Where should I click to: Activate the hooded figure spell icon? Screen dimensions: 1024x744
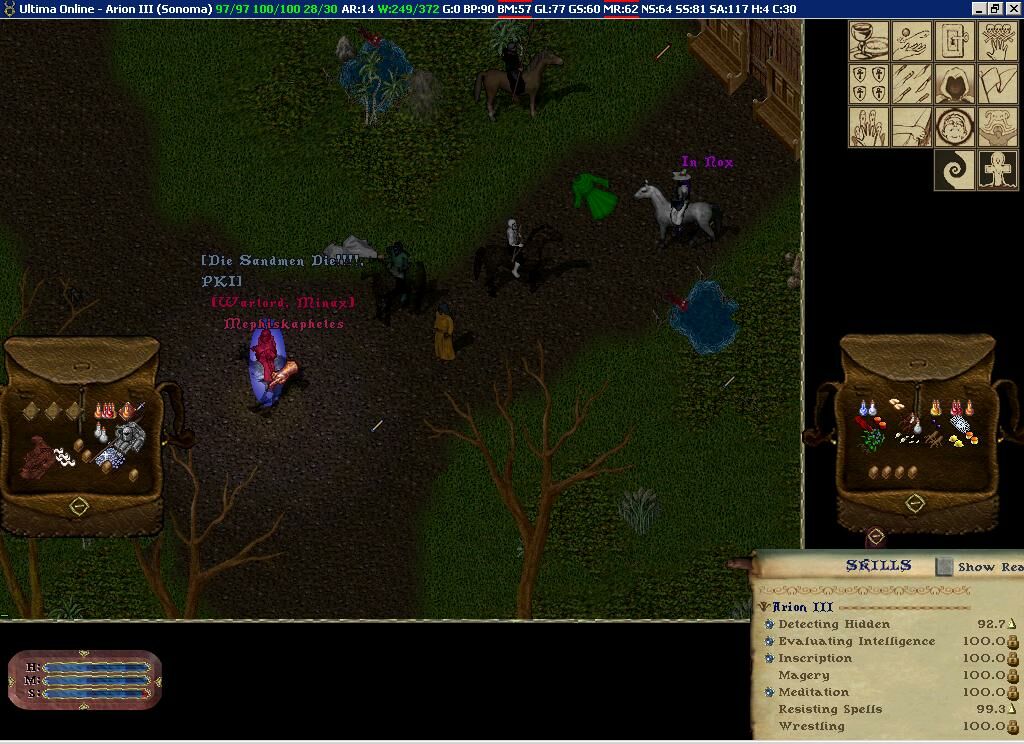click(x=953, y=84)
